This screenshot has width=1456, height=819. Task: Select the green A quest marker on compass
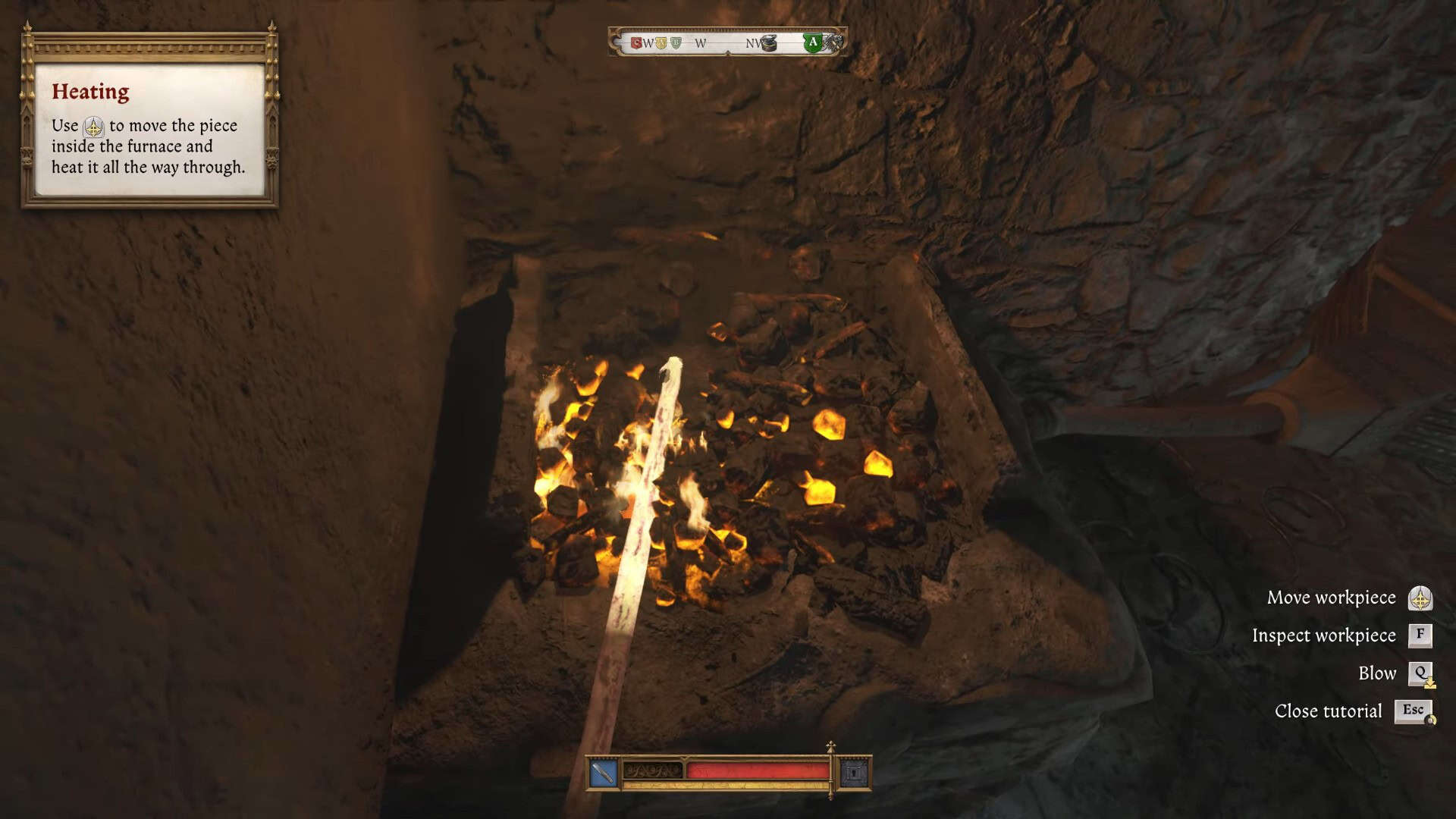click(x=813, y=42)
